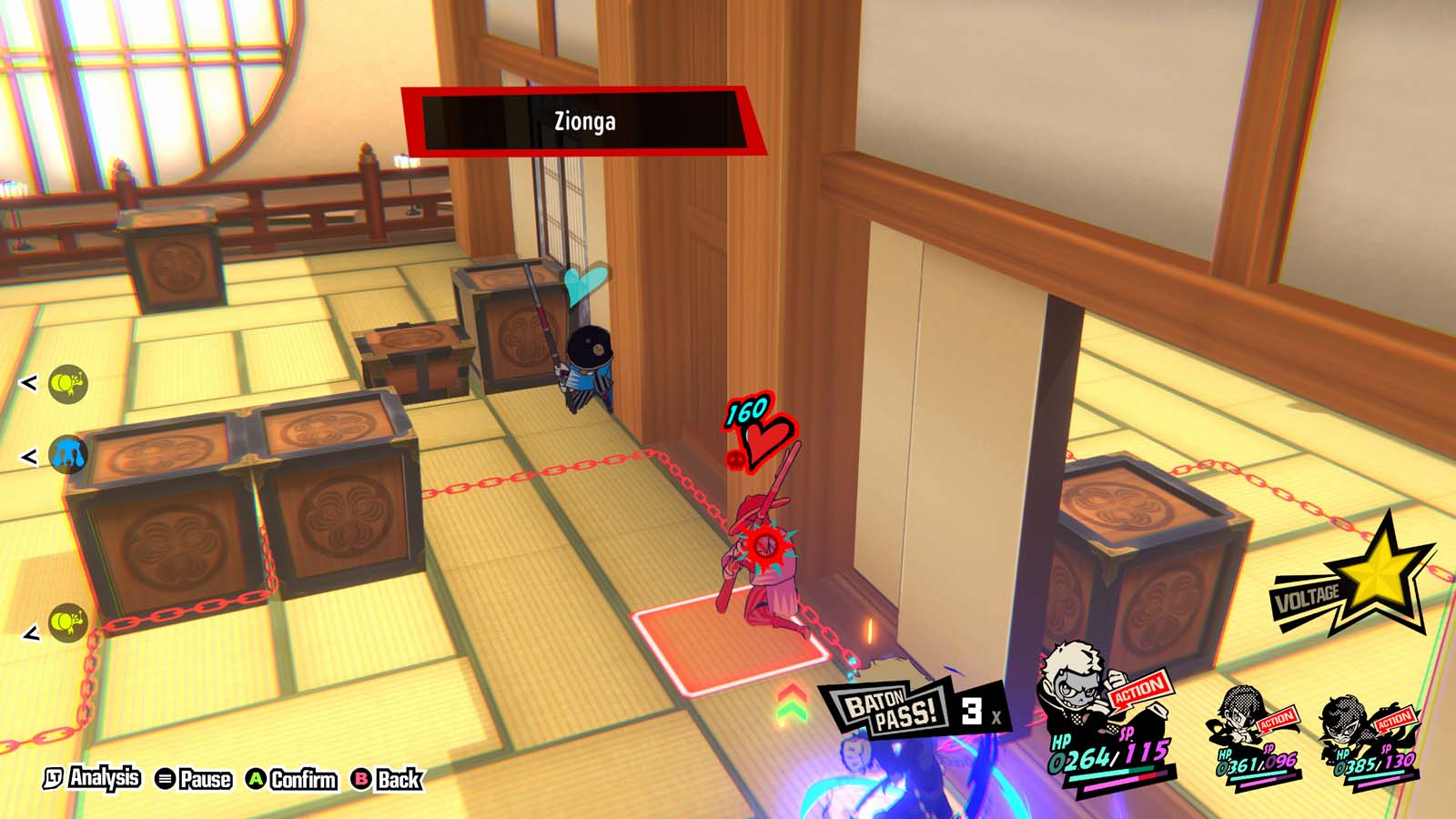
Task: Click the Zionga skill name banner
Action: (585, 119)
